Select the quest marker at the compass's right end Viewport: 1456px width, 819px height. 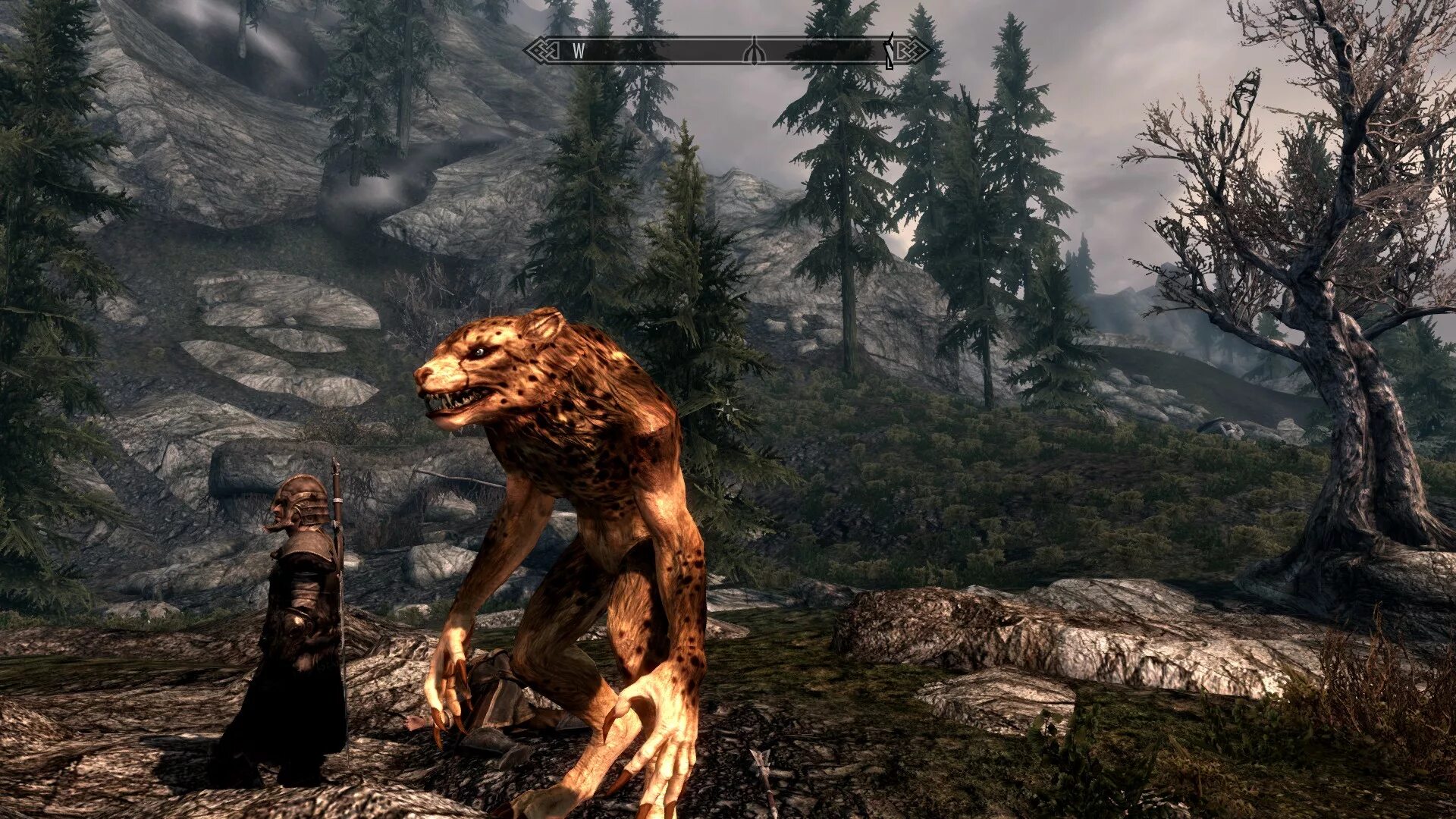(x=890, y=51)
